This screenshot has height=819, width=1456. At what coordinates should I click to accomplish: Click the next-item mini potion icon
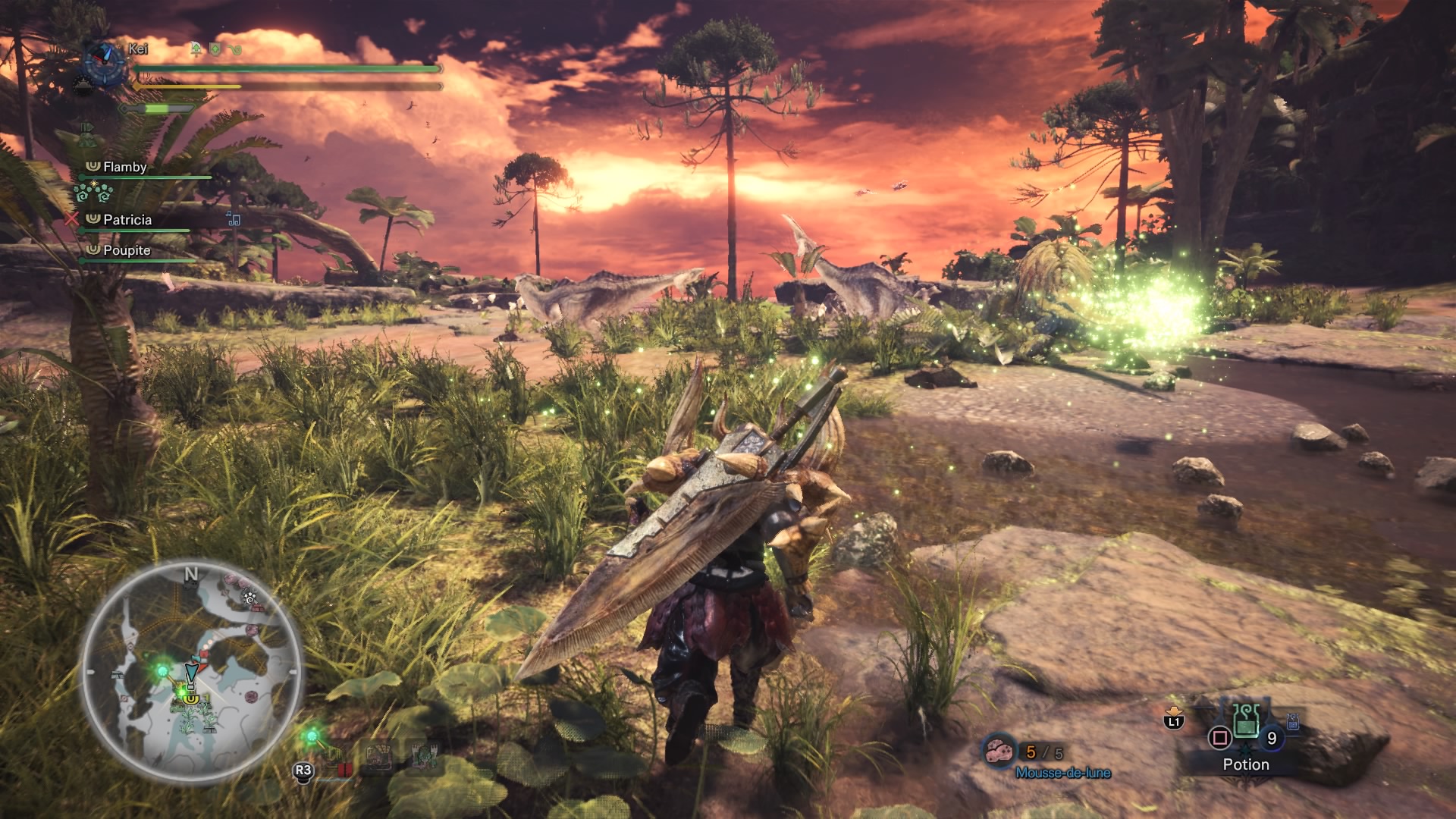1292,723
